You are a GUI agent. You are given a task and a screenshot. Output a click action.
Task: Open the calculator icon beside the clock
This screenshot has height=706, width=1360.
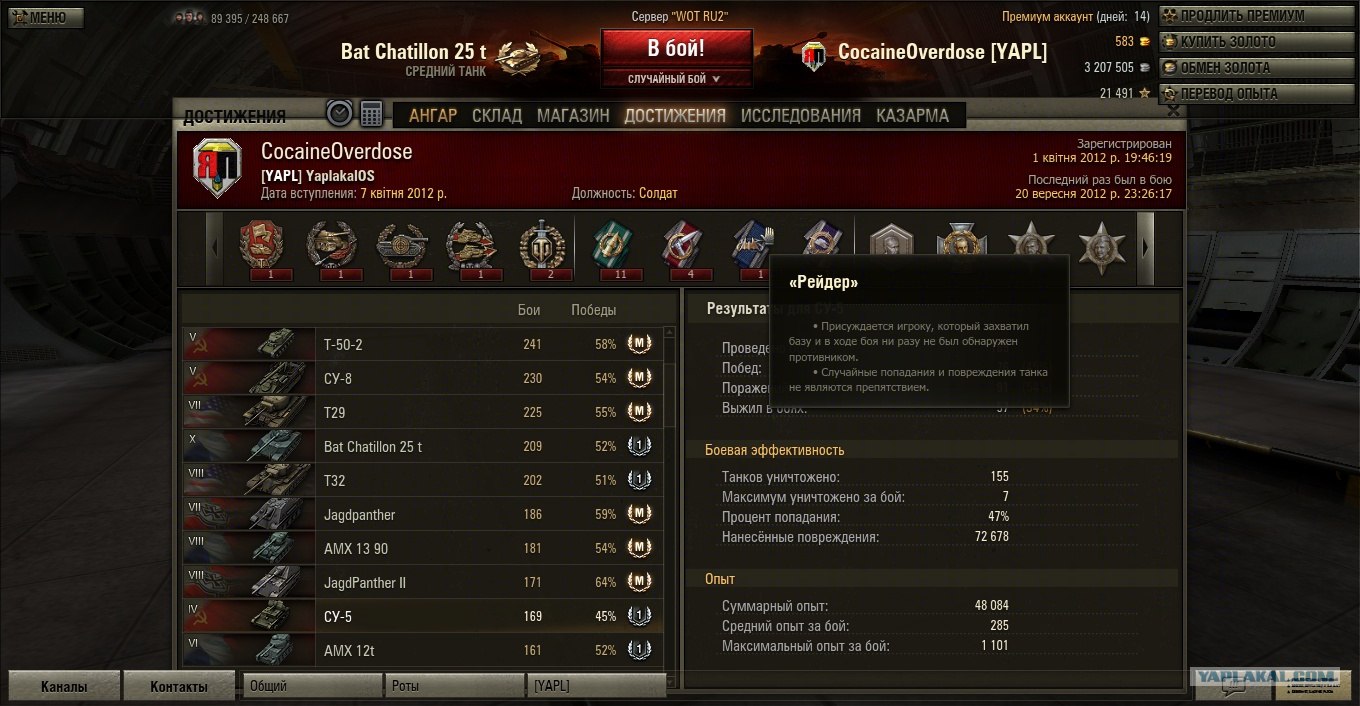click(372, 114)
